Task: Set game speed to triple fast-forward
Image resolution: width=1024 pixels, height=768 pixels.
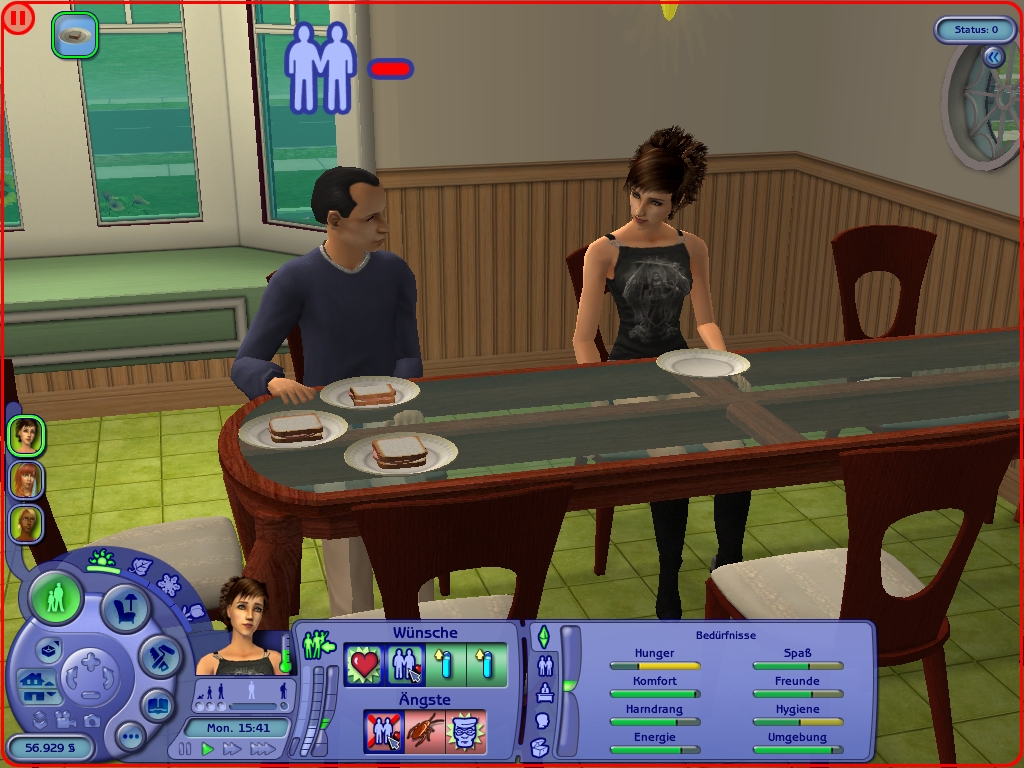Action: (x=262, y=749)
